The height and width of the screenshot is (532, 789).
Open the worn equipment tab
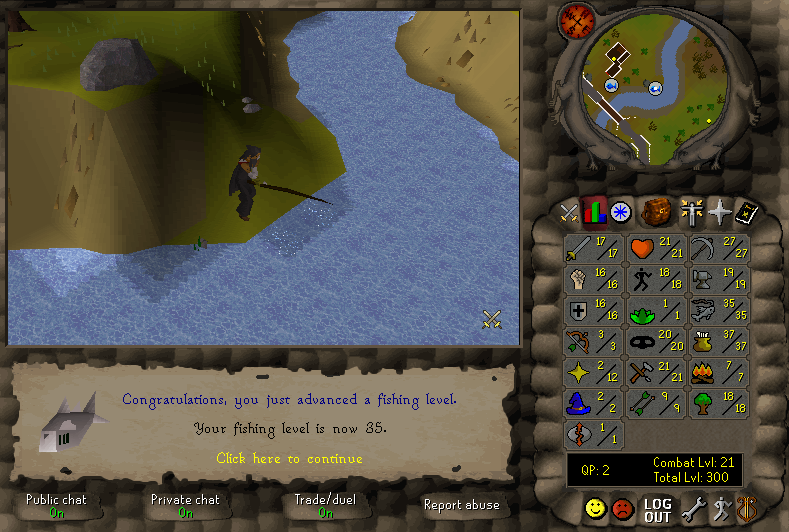691,212
